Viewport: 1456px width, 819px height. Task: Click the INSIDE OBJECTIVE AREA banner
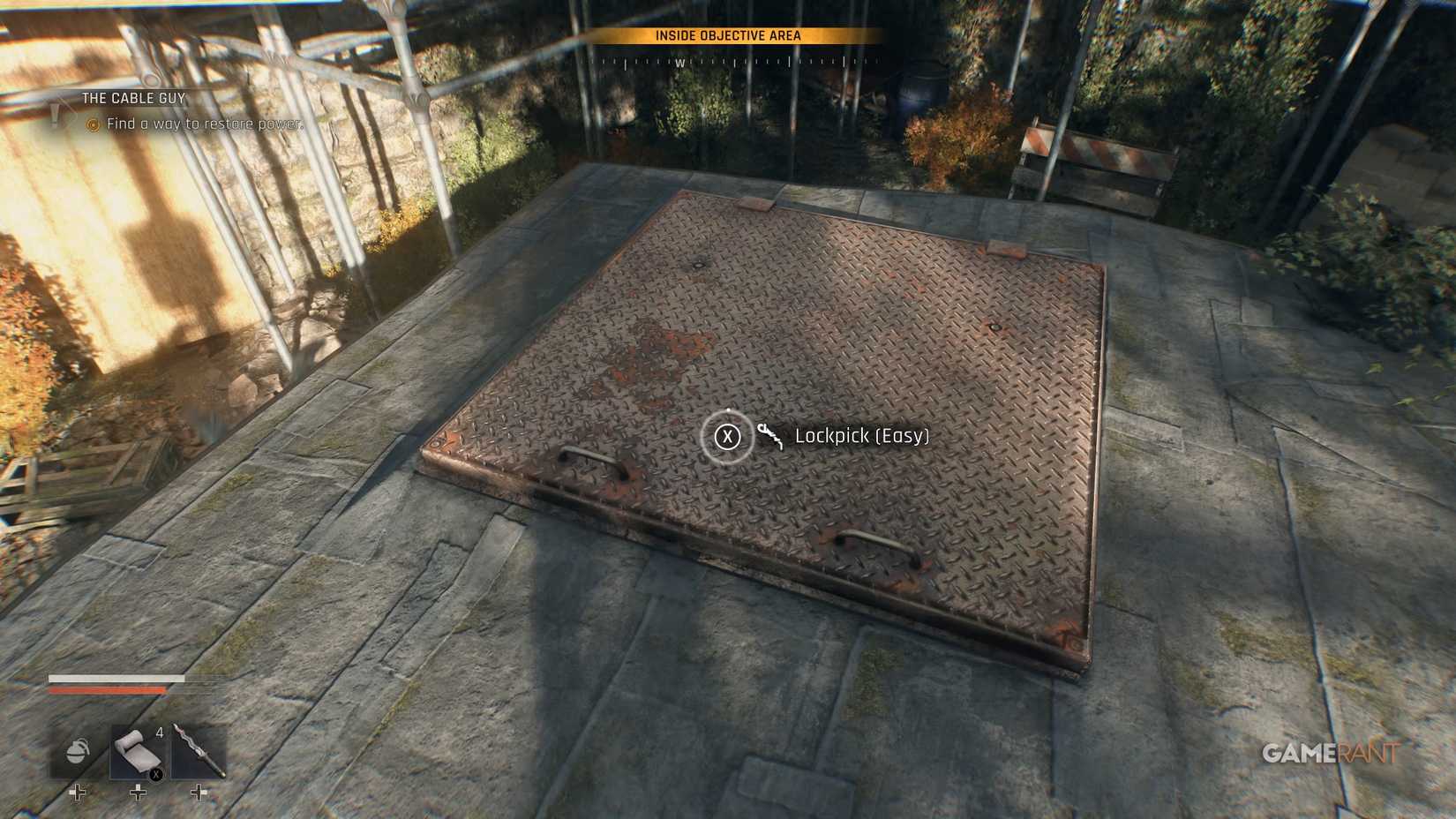(x=731, y=36)
